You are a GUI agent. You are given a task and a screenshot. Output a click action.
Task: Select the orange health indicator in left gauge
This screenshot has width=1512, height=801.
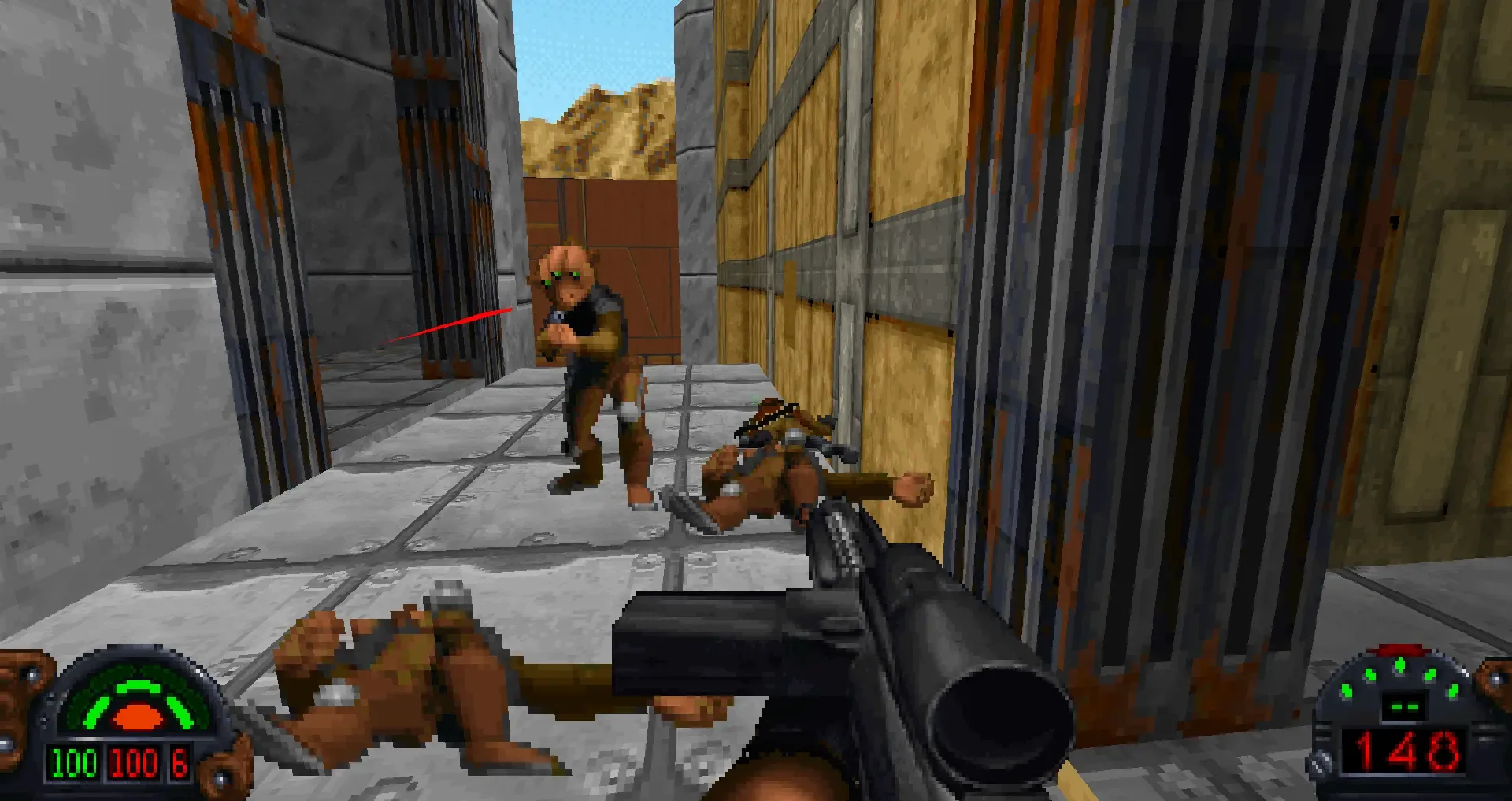(x=137, y=716)
